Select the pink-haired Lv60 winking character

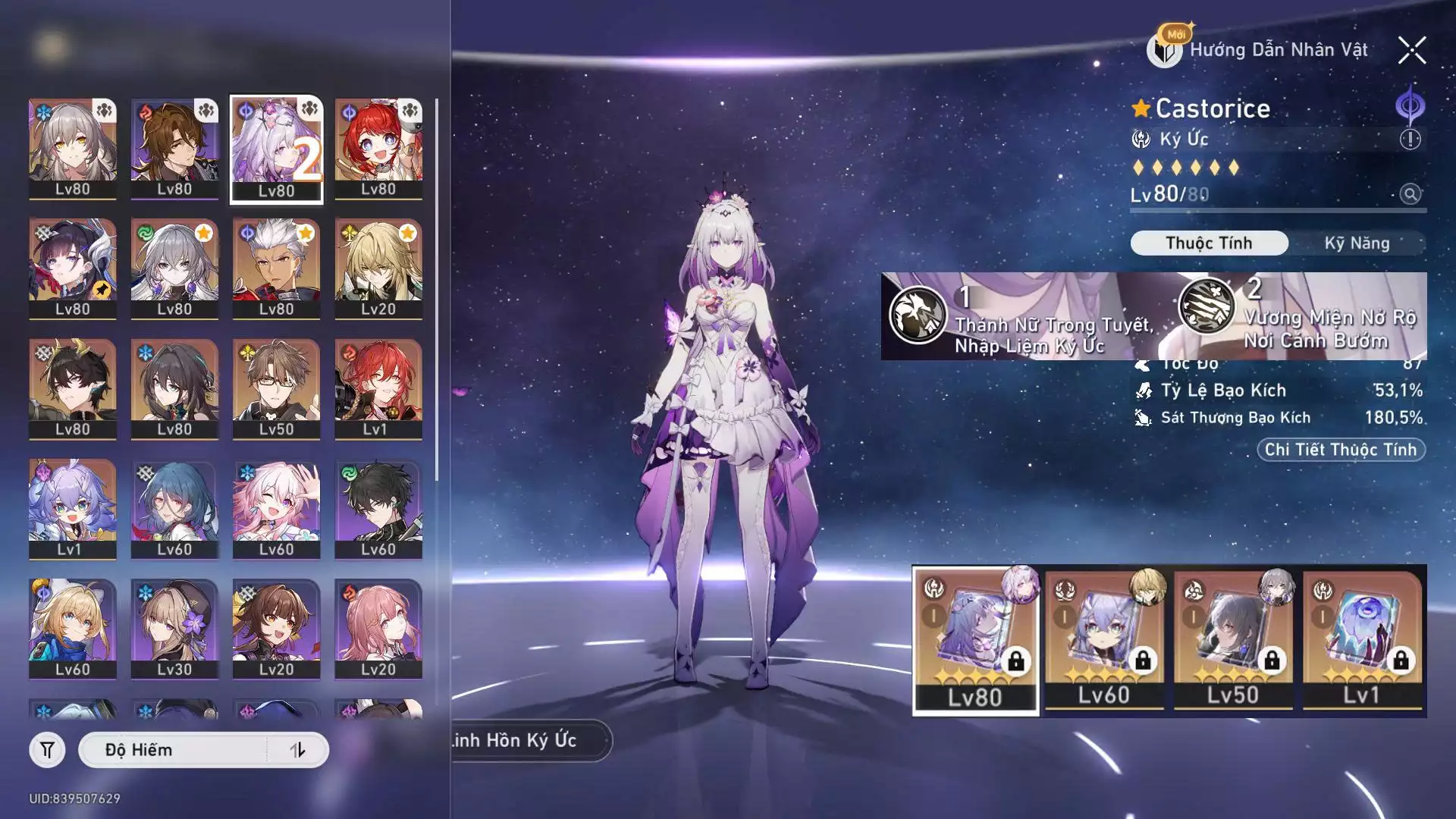pyautogui.click(x=276, y=510)
